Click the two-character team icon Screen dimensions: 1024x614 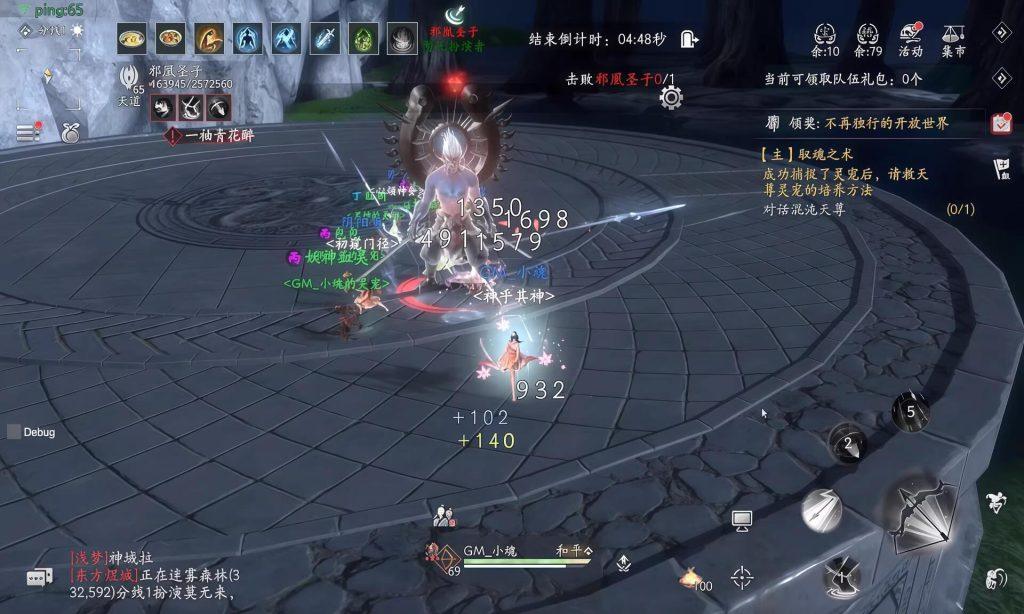[444, 516]
